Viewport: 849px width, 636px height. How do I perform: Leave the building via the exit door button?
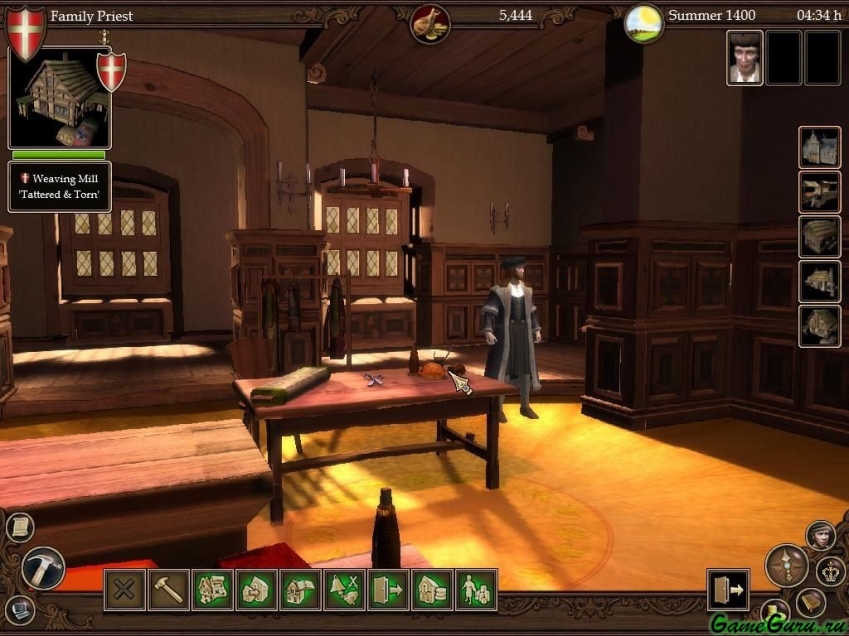tap(727, 589)
